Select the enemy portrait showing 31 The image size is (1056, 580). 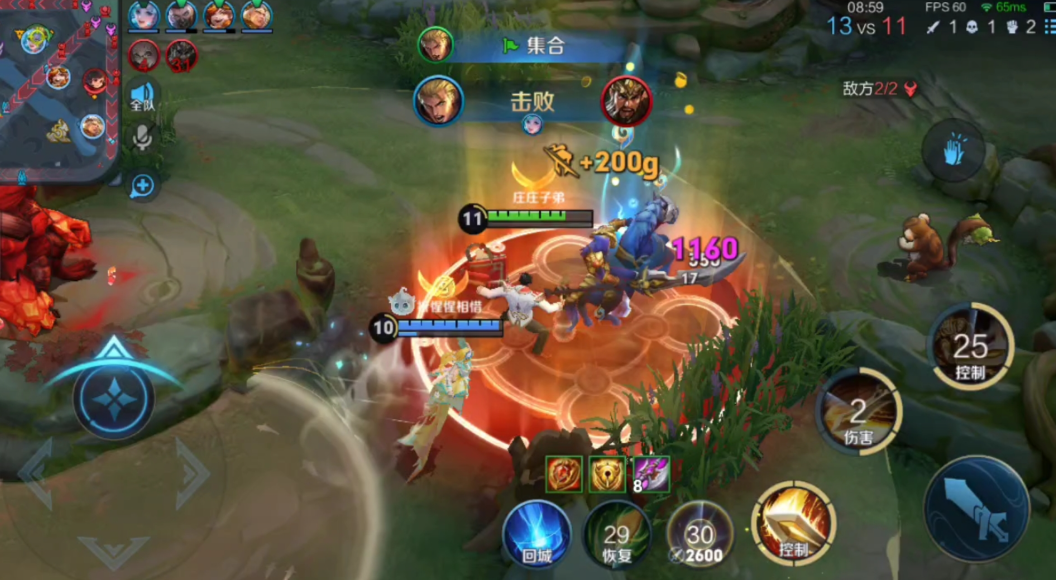tap(181, 55)
